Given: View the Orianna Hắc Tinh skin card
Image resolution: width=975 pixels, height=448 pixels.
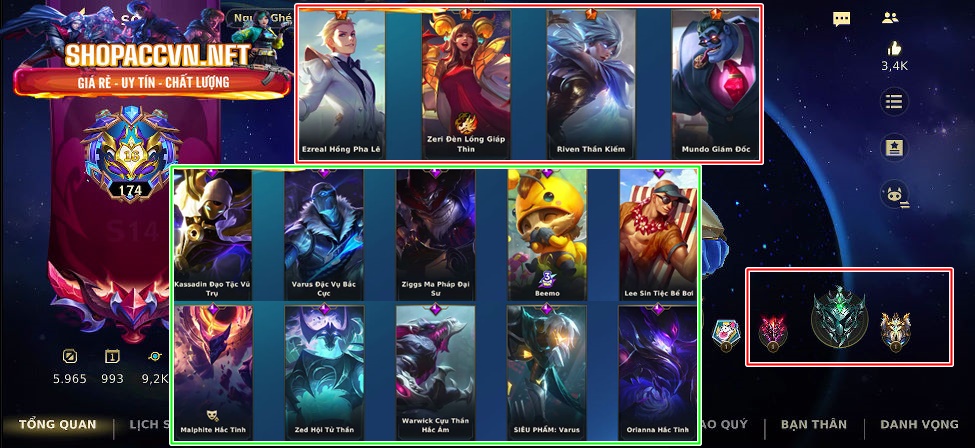Looking at the screenshot, I should click(x=658, y=372).
